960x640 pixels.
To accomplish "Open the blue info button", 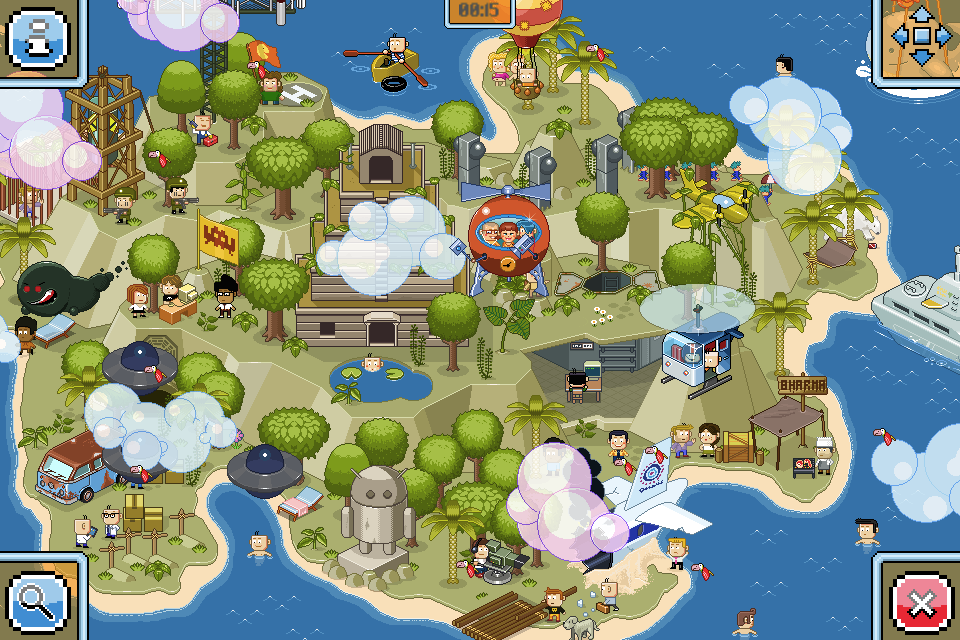I will [37, 37].
